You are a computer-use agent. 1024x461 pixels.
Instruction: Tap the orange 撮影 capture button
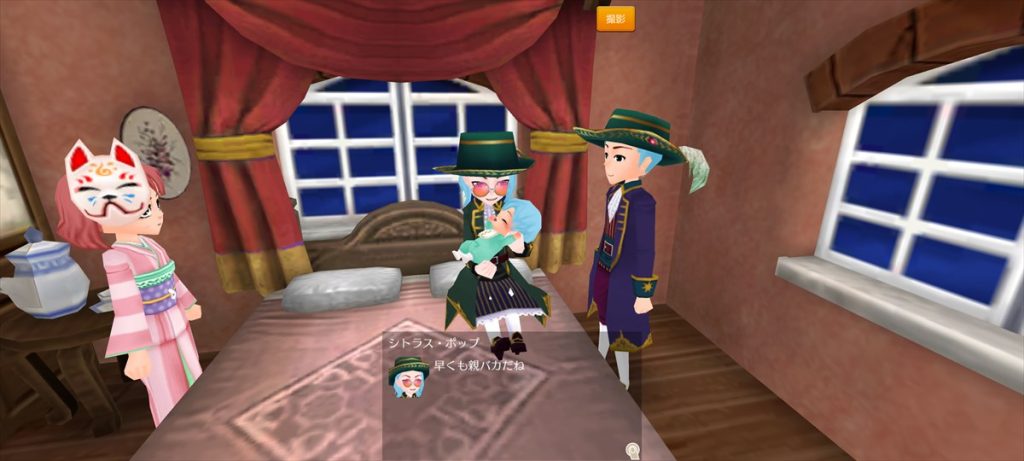point(615,19)
